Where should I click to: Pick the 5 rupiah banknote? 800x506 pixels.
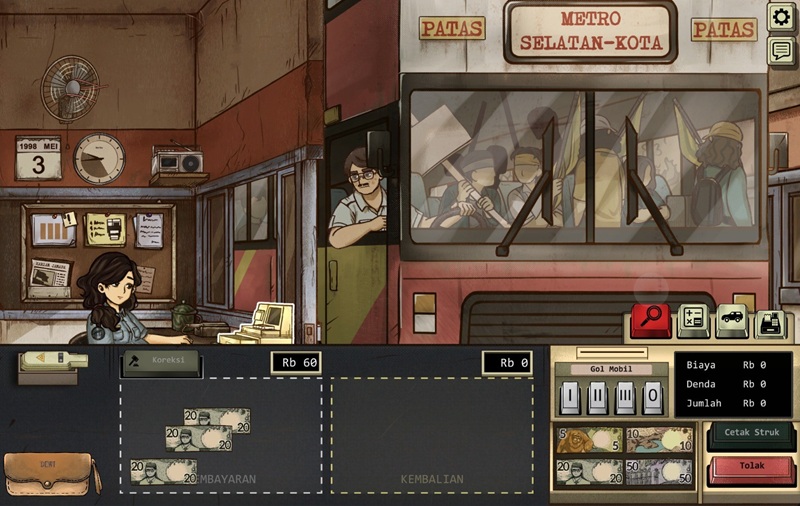(x=589, y=440)
